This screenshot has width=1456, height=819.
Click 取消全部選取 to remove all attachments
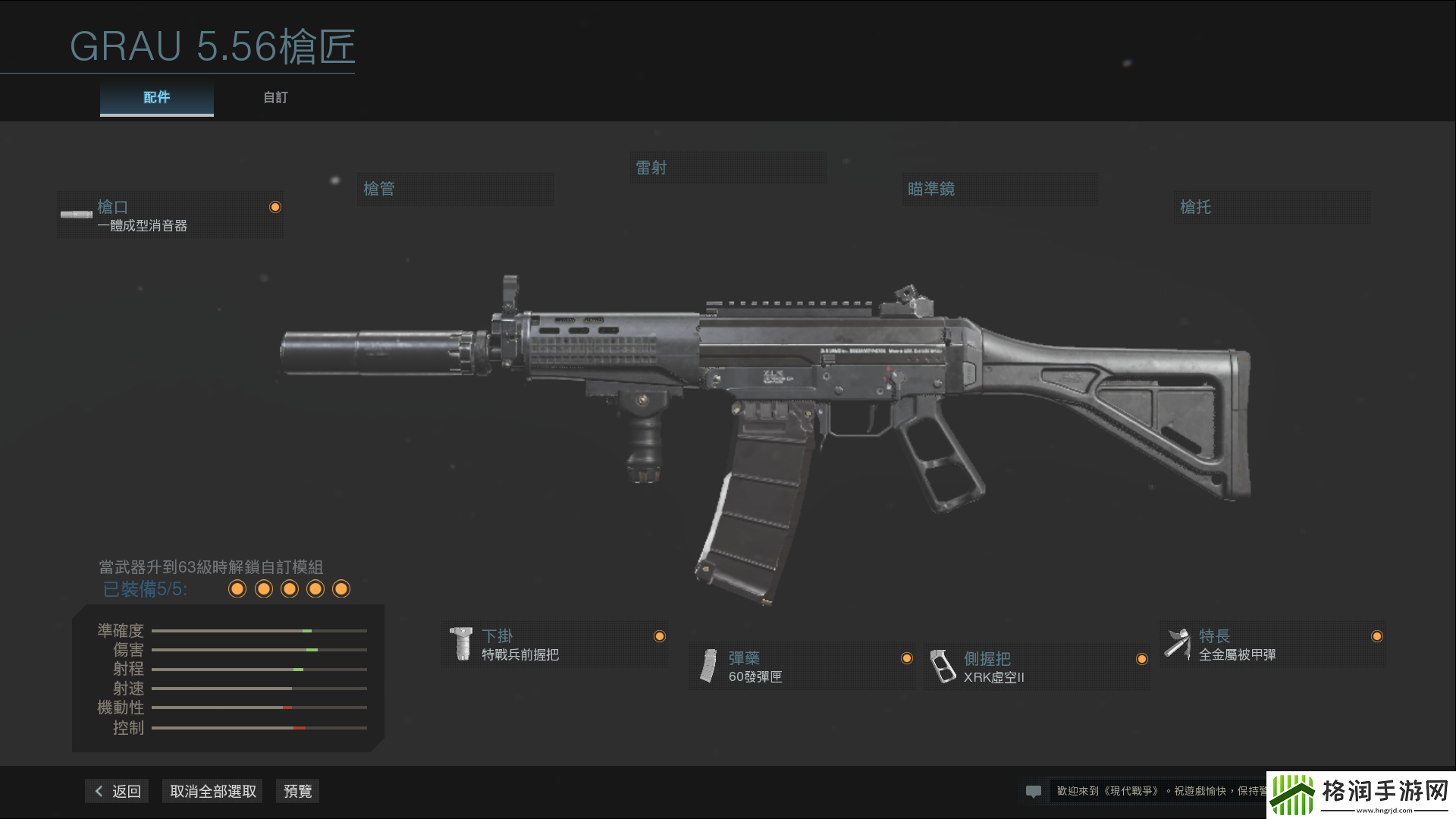[x=212, y=791]
